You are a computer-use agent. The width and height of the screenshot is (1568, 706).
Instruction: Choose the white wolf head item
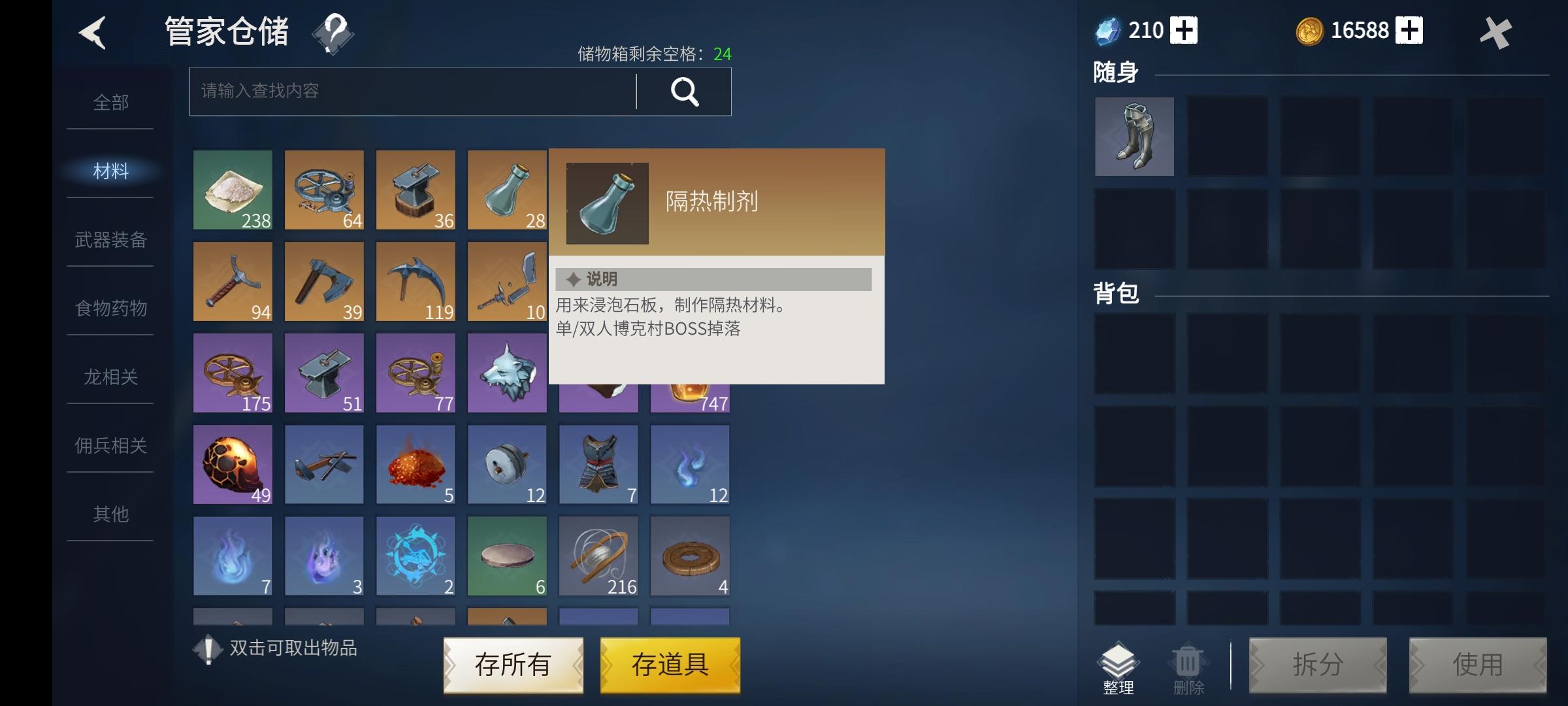coord(507,373)
